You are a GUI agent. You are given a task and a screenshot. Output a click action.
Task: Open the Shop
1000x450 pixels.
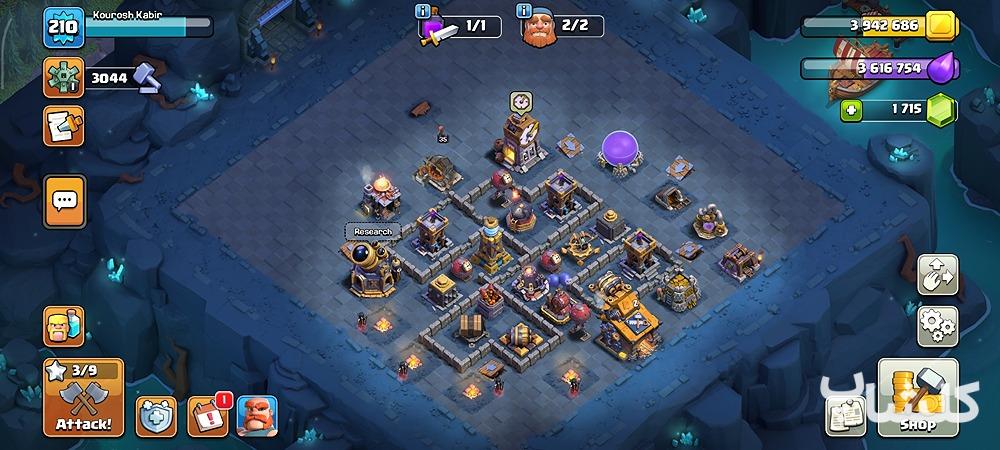pyautogui.click(x=918, y=399)
